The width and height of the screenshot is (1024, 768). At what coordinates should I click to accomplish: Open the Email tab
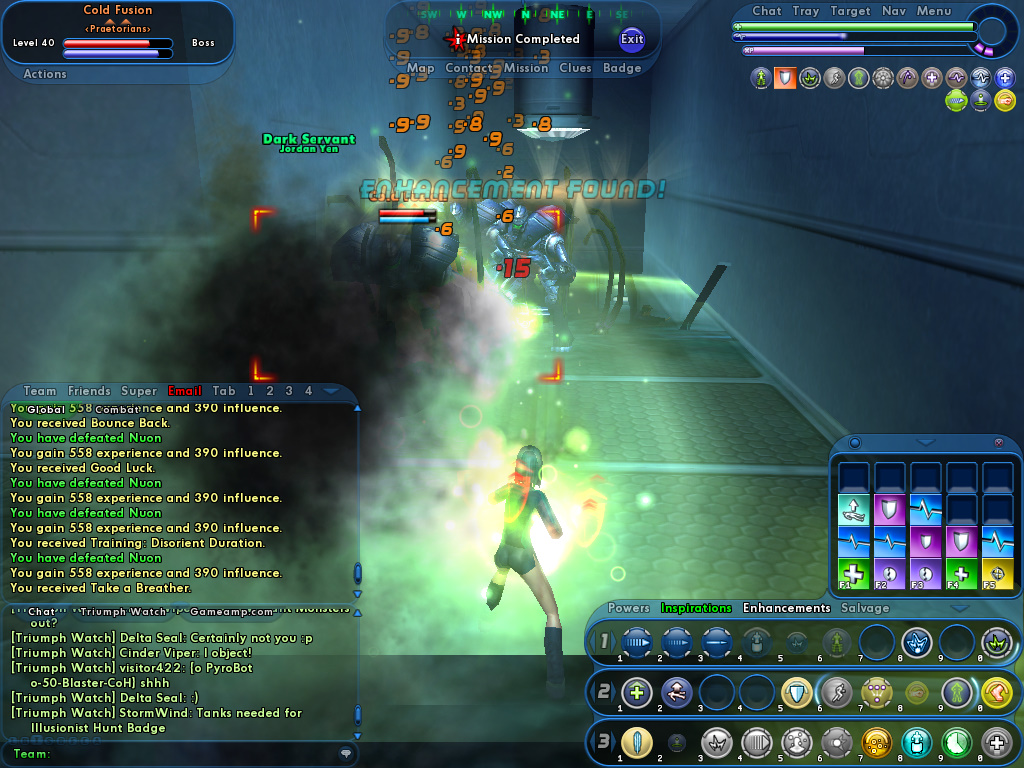coord(185,391)
